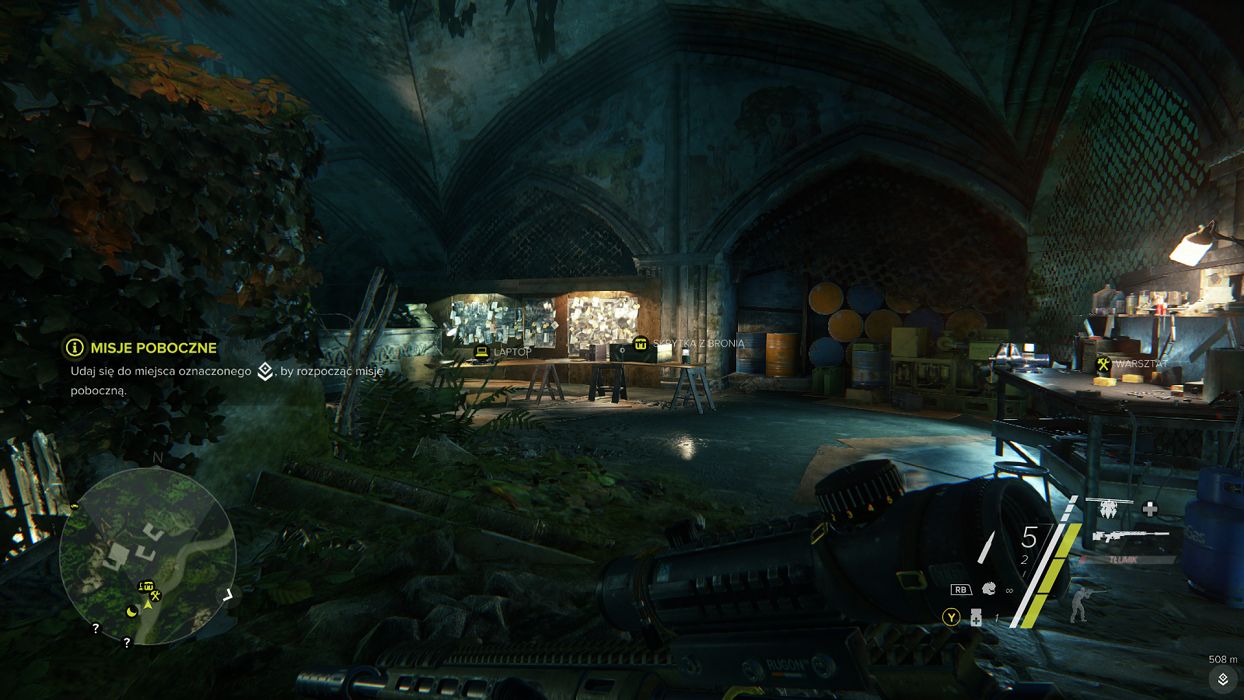
Task: Click the Misje Poboczne info icon
Action: coord(74,347)
